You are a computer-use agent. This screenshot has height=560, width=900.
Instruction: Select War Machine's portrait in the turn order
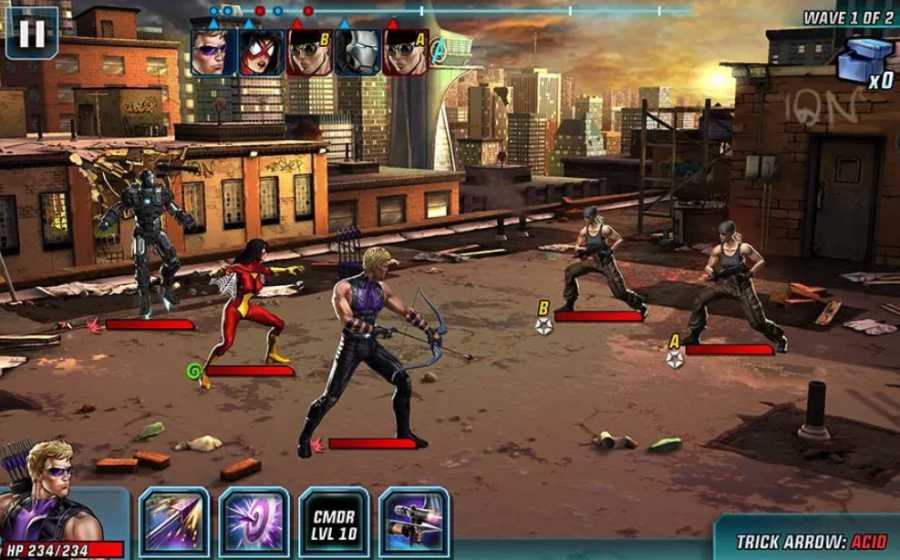[x=357, y=52]
